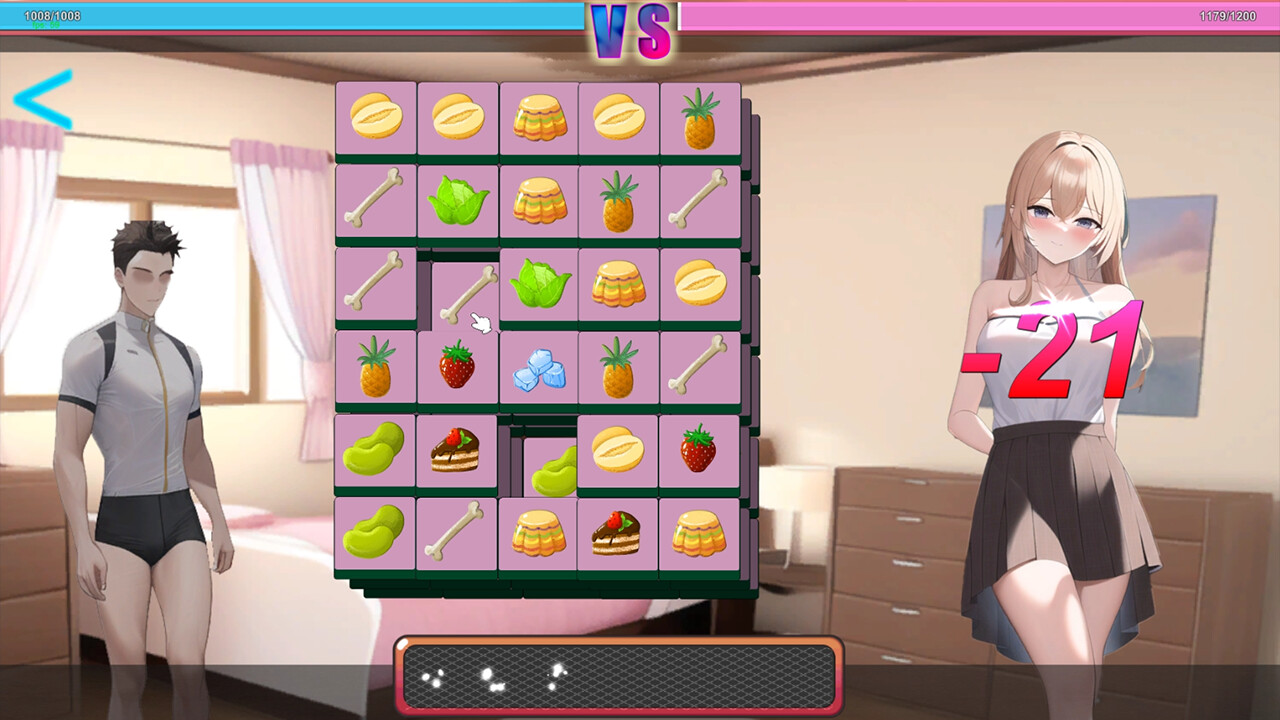This screenshot has height=720, width=1280.
Task: Click the green beans tile in the bottom-left corner
Action: coord(375,533)
